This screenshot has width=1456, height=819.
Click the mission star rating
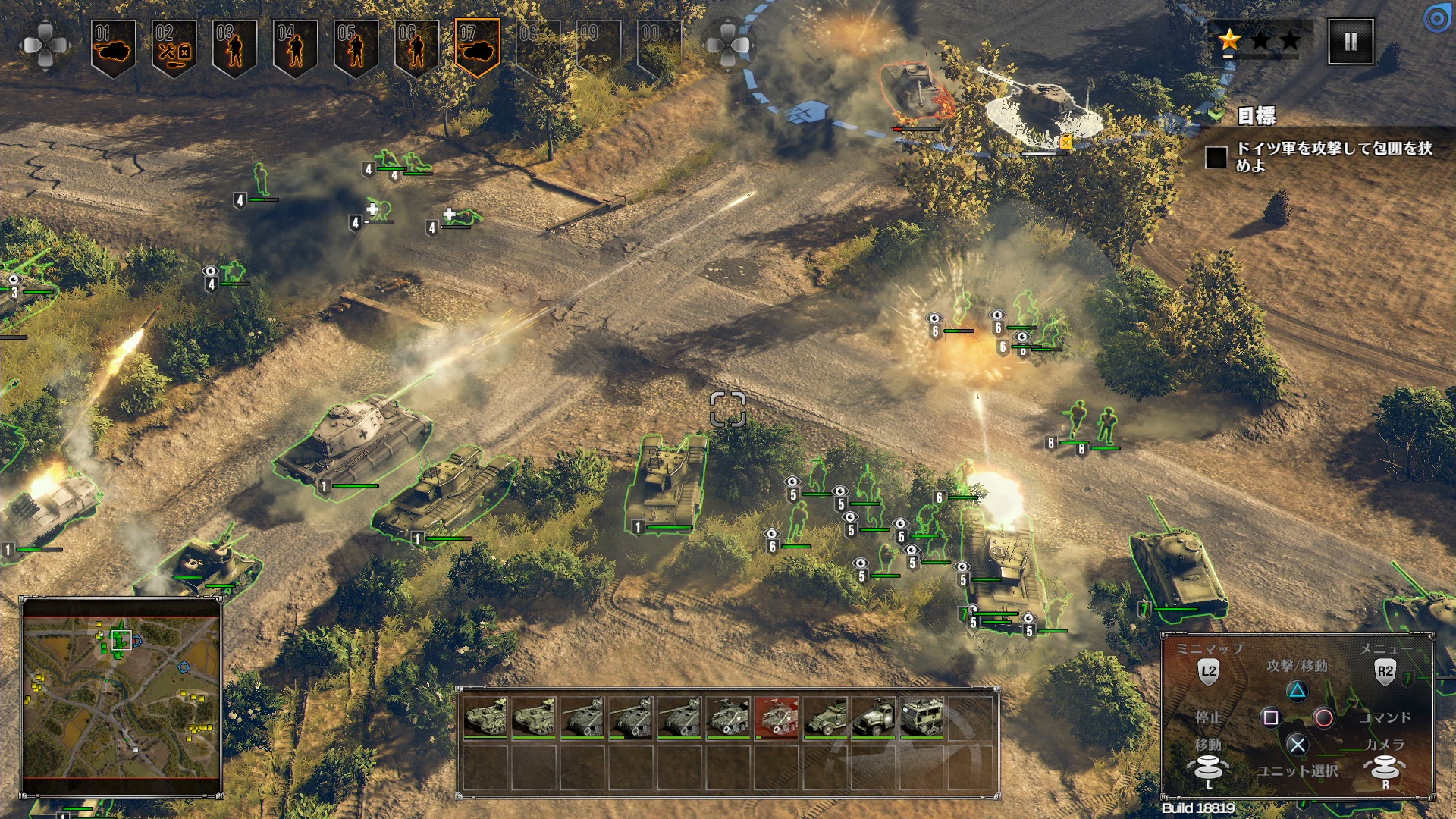tap(1260, 40)
